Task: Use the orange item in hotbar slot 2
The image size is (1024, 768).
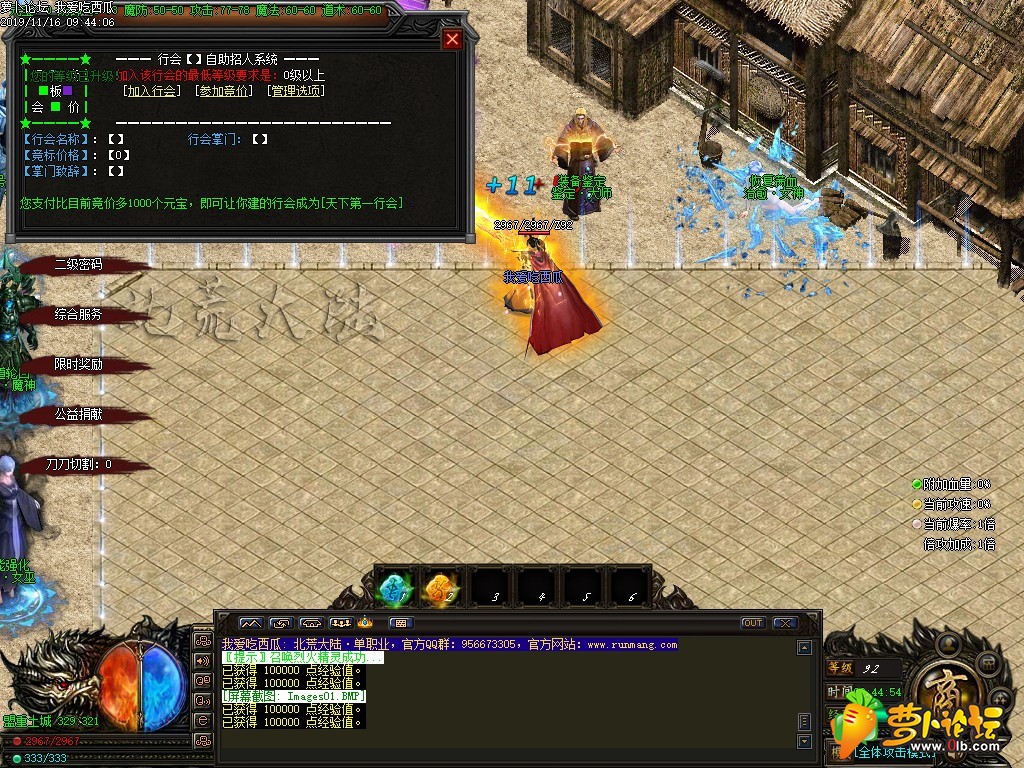Action: (x=441, y=587)
